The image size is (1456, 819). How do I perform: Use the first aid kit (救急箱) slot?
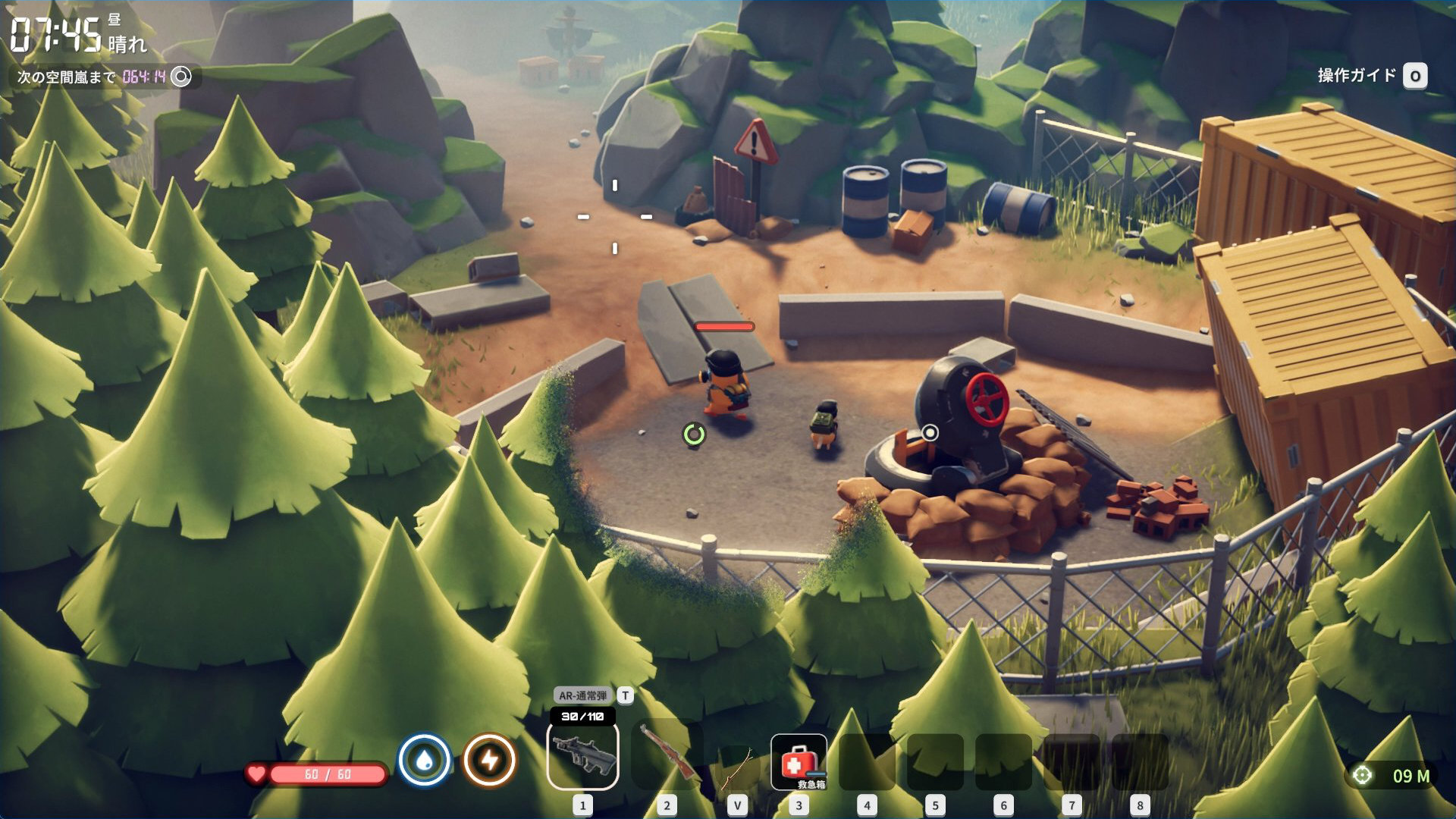[x=798, y=761]
